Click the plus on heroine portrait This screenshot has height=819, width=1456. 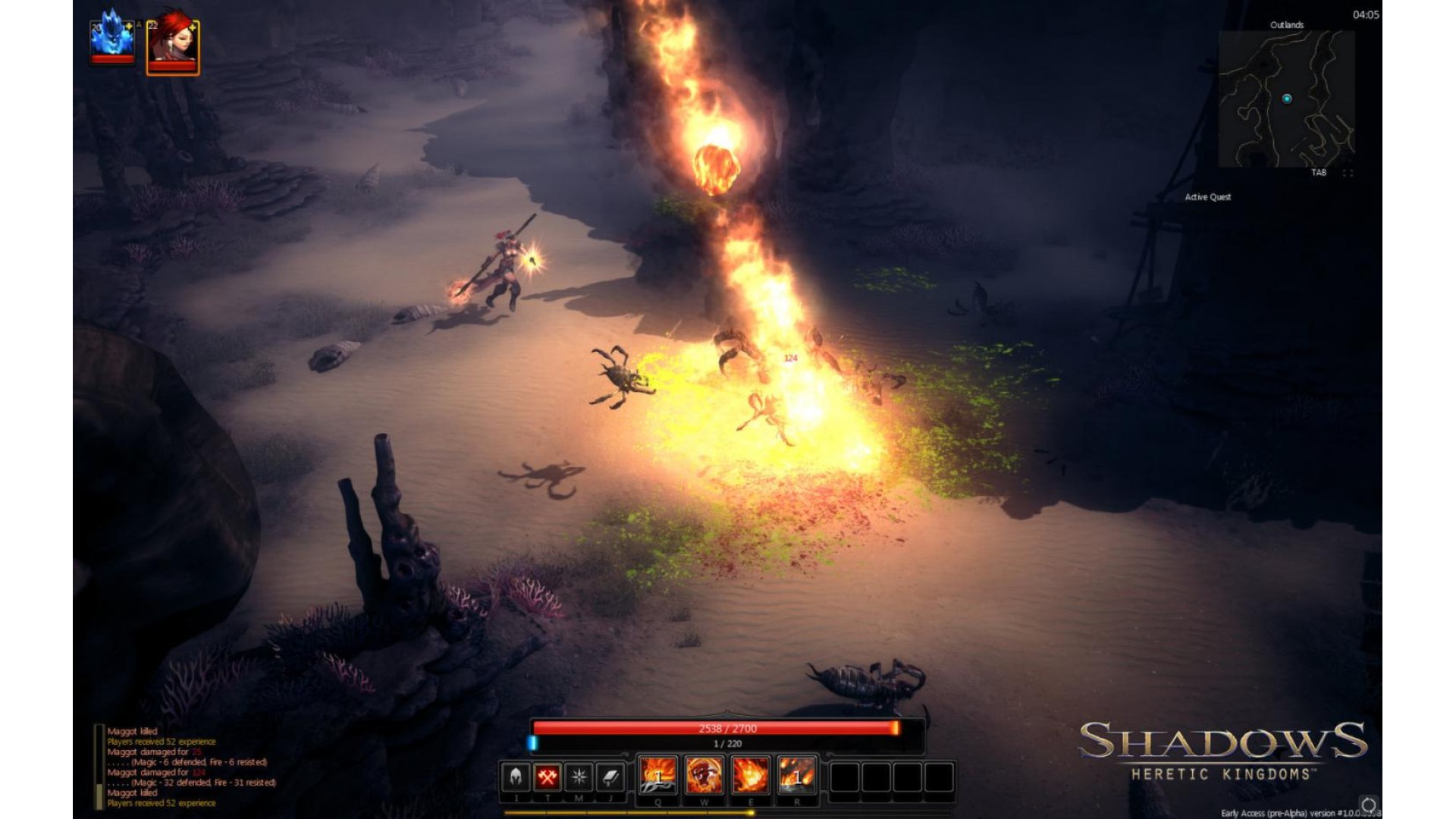click(x=193, y=27)
